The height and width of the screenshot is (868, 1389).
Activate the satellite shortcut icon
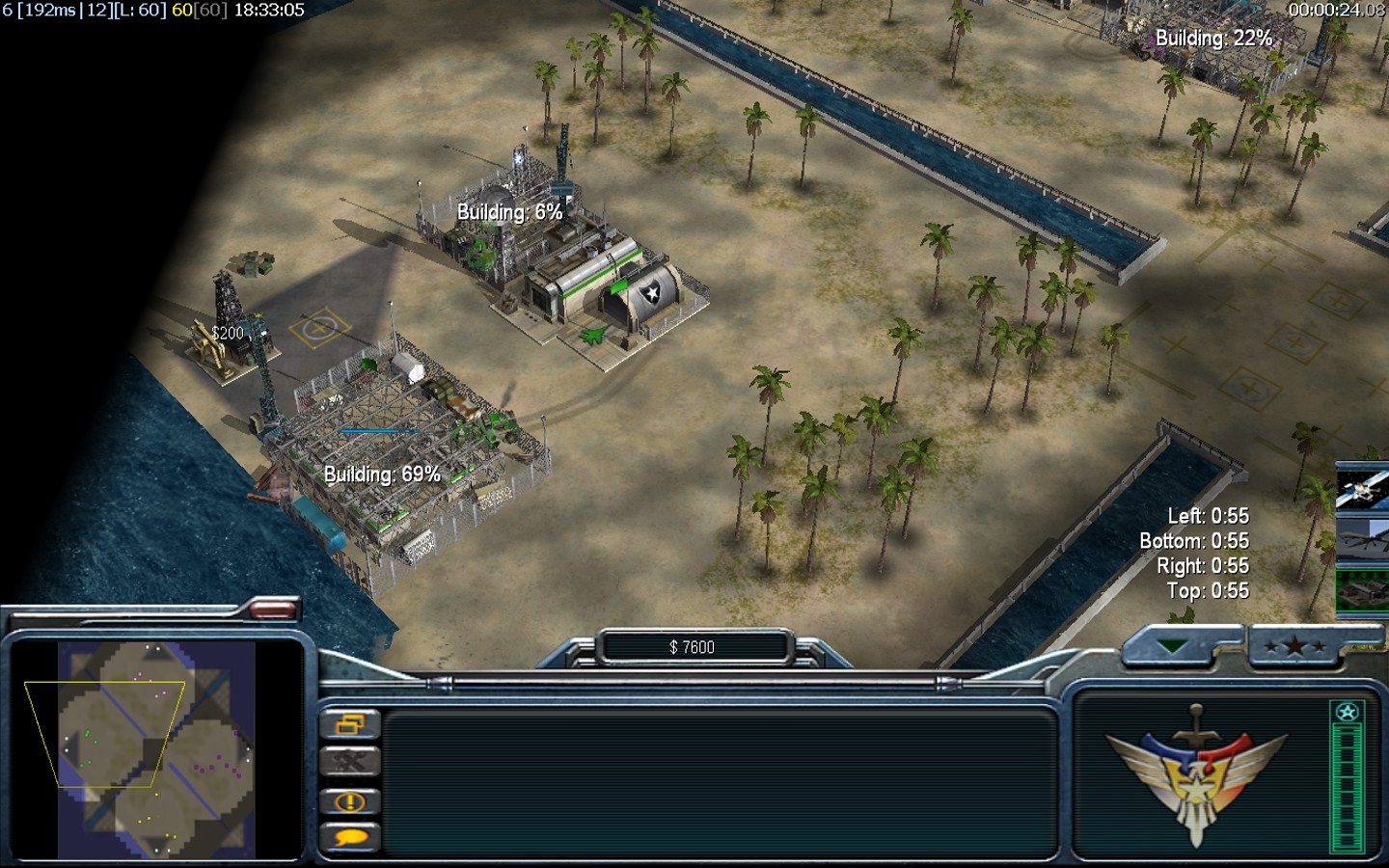(x=1361, y=490)
